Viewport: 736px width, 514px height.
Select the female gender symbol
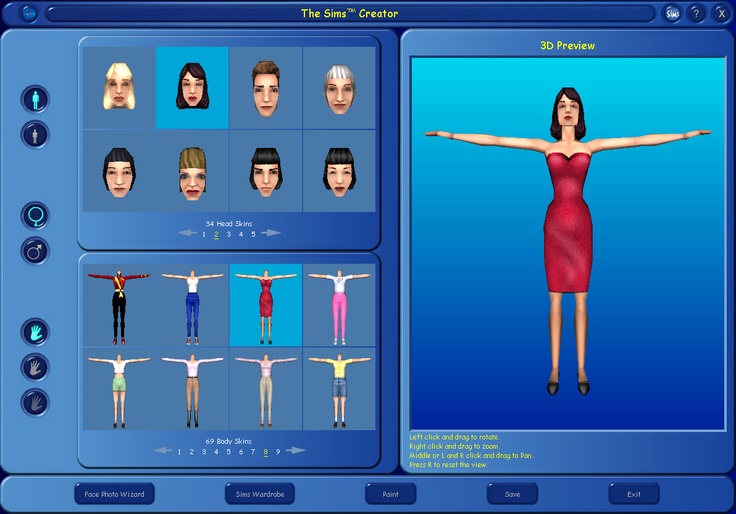coord(35,215)
